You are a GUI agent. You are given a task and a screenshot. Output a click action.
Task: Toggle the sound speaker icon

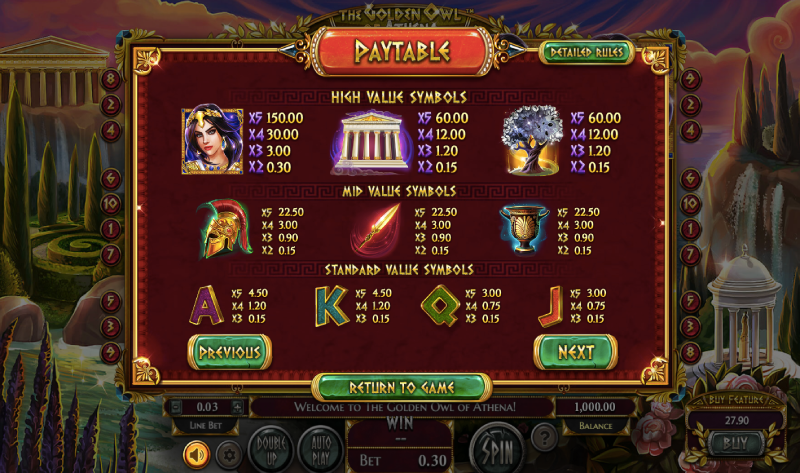pyautogui.click(x=196, y=455)
